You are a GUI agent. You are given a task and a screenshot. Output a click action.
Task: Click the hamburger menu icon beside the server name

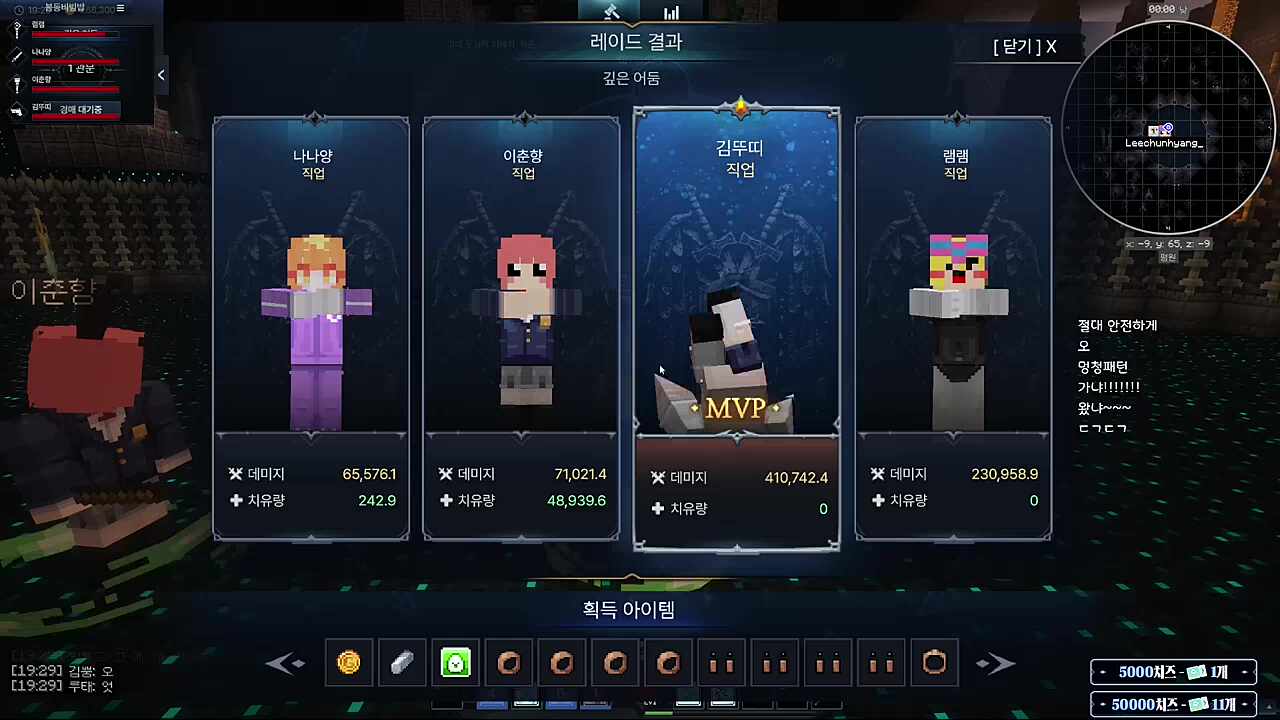click(121, 9)
